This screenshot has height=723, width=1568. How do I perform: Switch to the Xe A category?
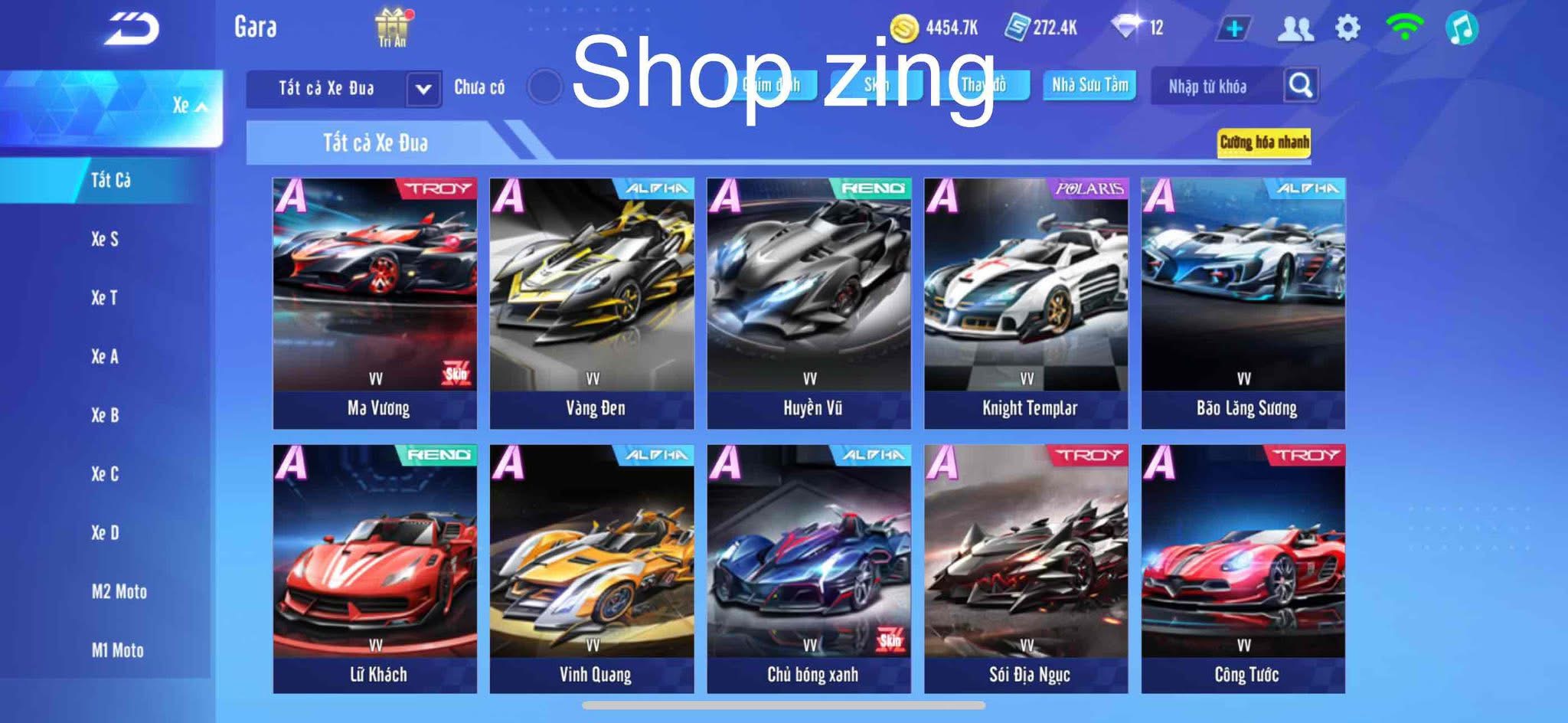106,358
